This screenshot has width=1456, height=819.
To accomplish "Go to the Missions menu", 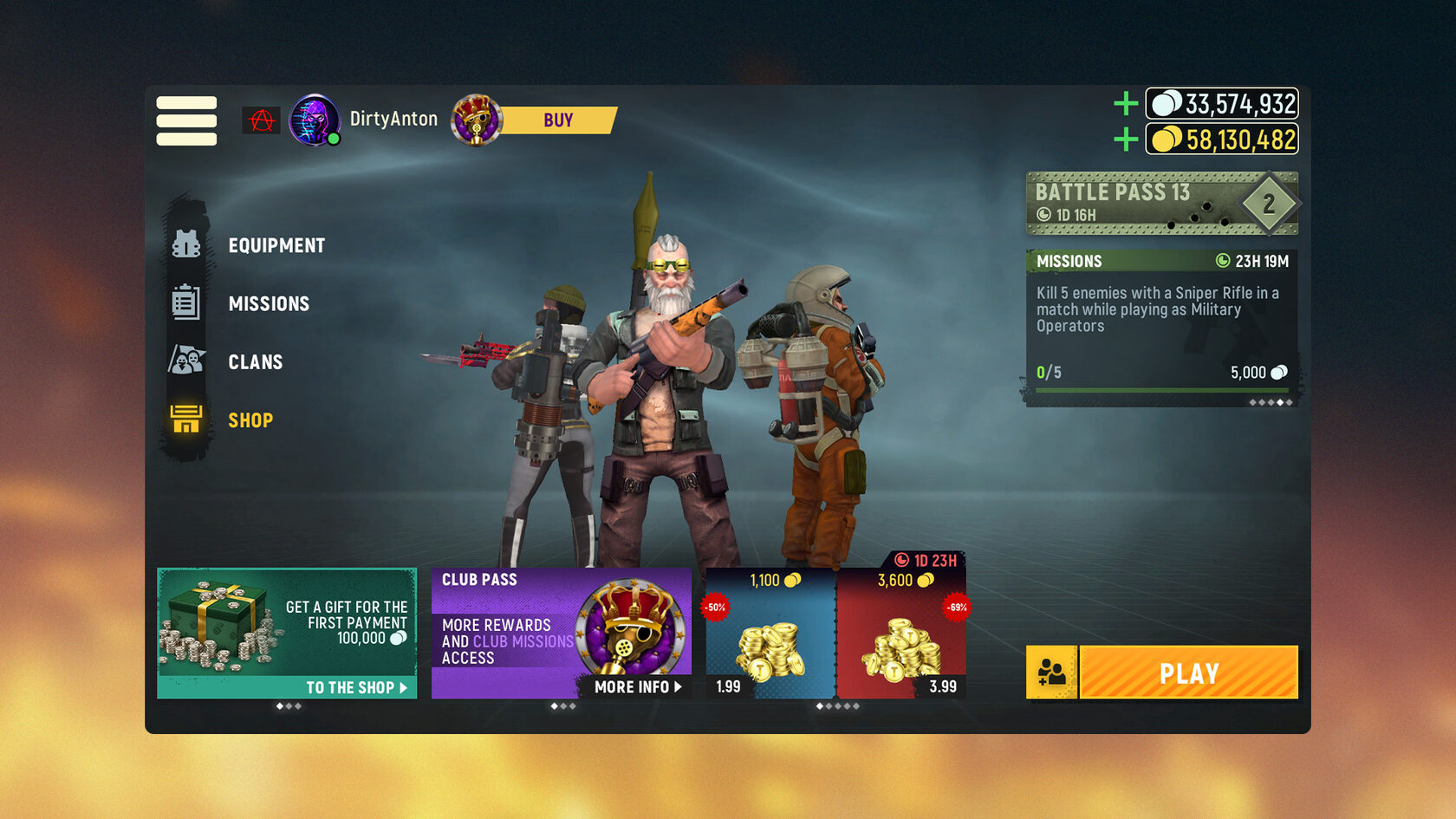I will click(x=269, y=303).
